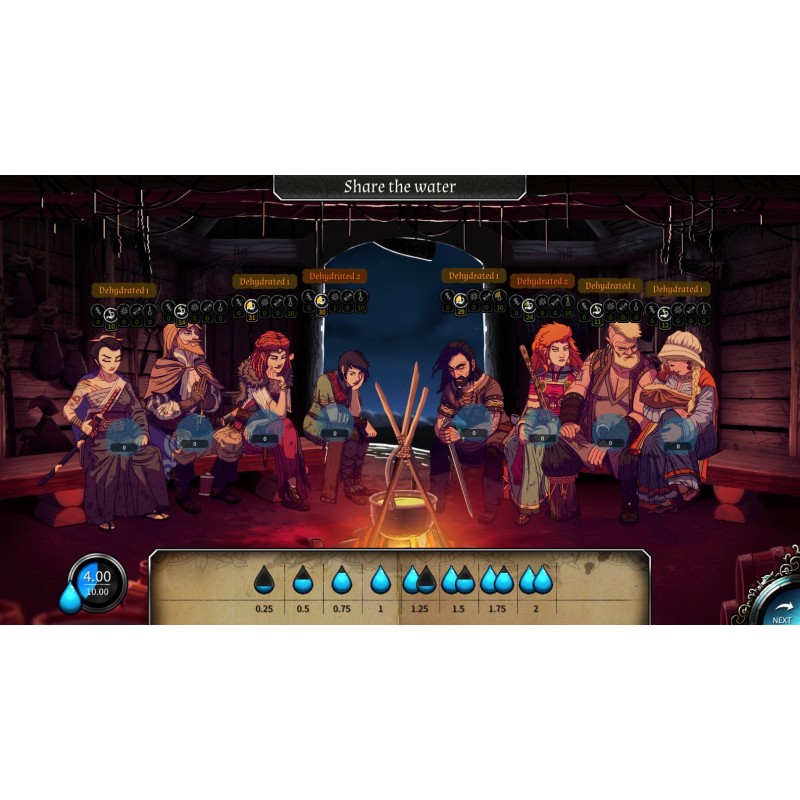Select water slot of the hooded old man
This screenshot has height=800, width=800.
click(x=193, y=436)
